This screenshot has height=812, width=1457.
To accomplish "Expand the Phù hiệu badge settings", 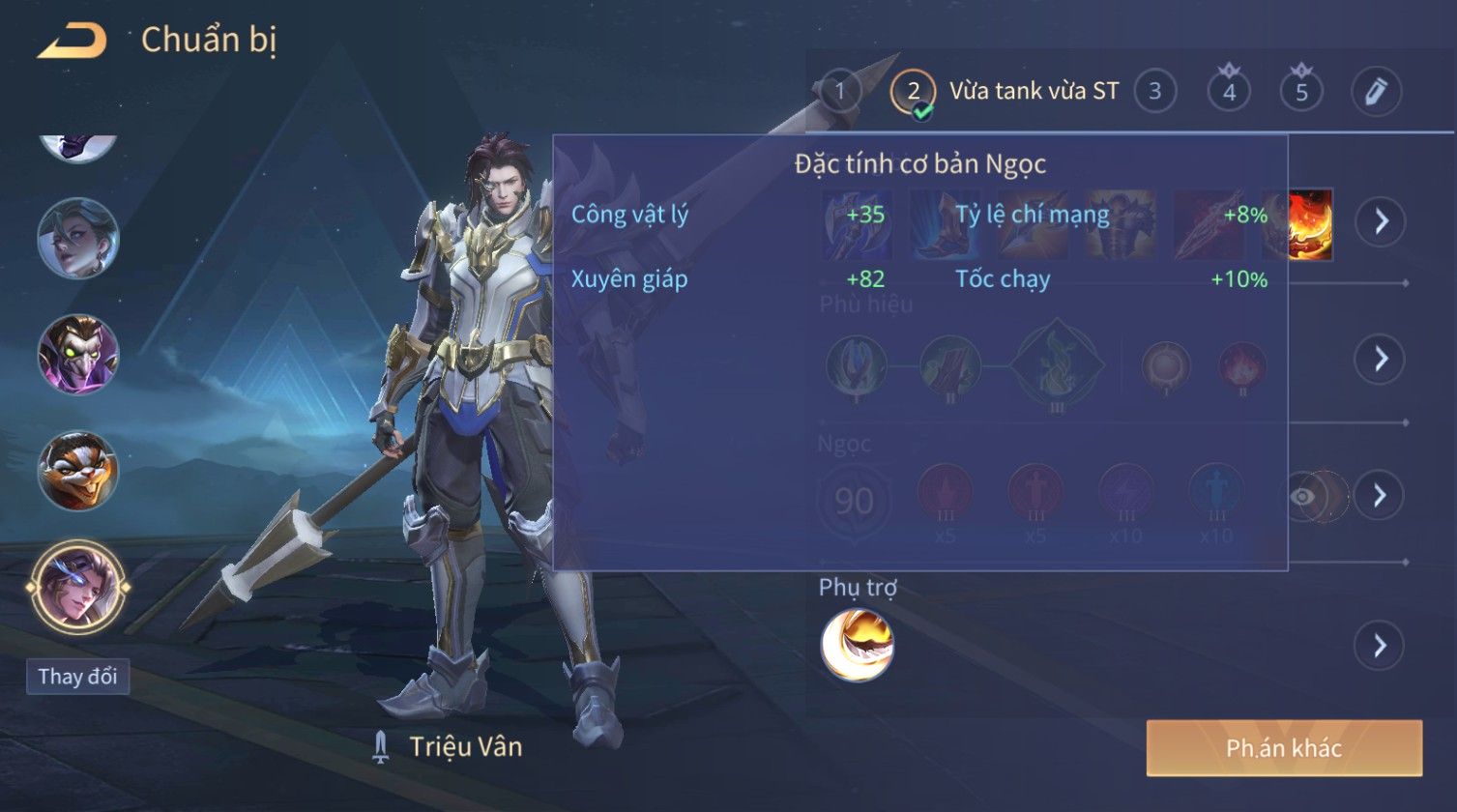I will [1380, 359].
